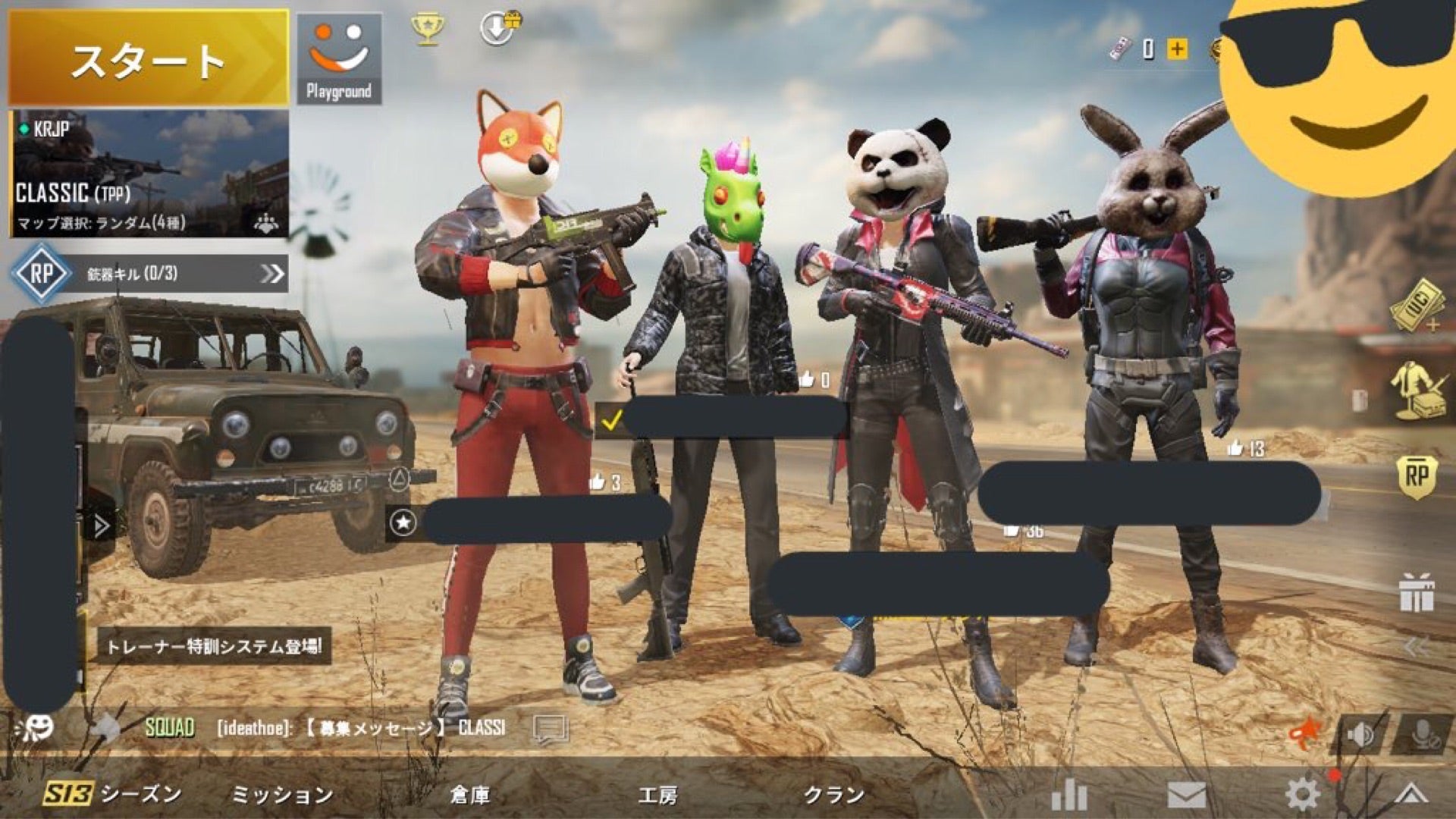Open the statistics bar chart icon
This screenshot has height=819, width=1456.
click(1069, 795)
